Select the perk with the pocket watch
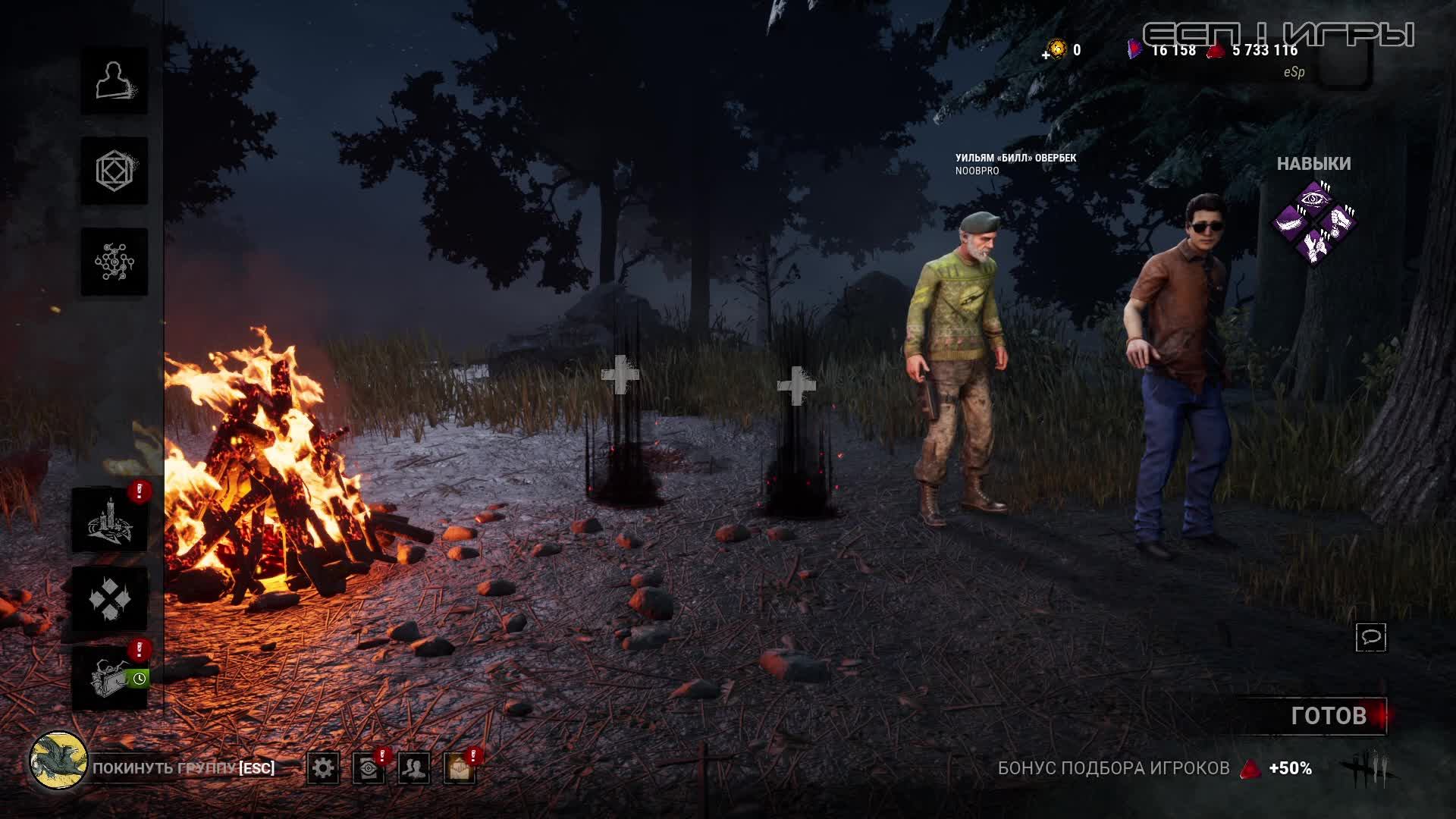 (x=1338, y=222)
